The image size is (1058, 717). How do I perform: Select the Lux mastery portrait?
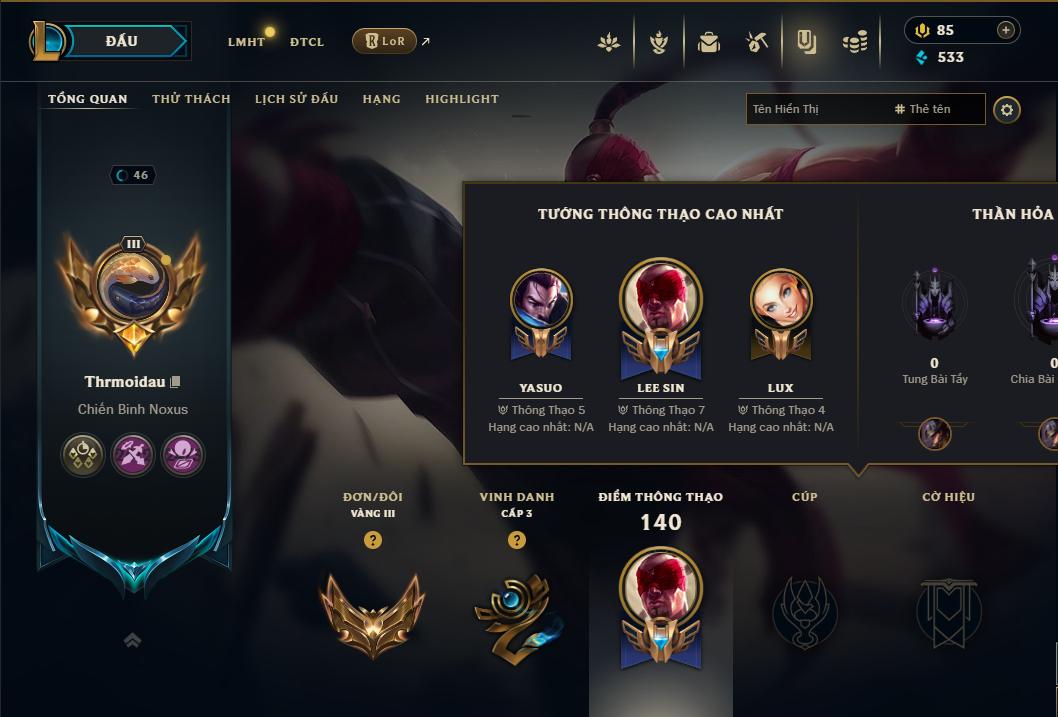(781, 301)
